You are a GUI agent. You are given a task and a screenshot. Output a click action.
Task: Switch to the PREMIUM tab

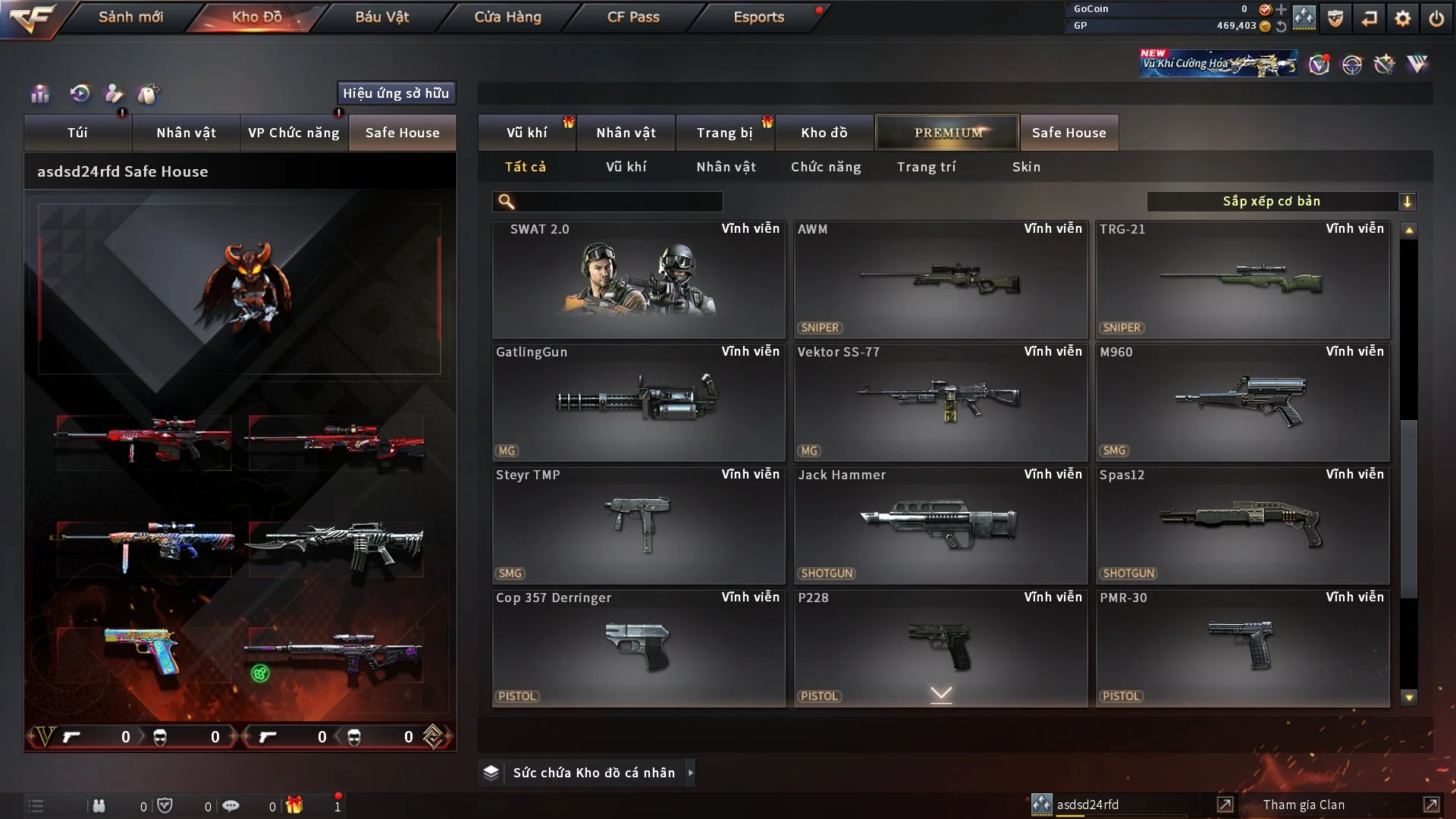click(x=947, y=133)
